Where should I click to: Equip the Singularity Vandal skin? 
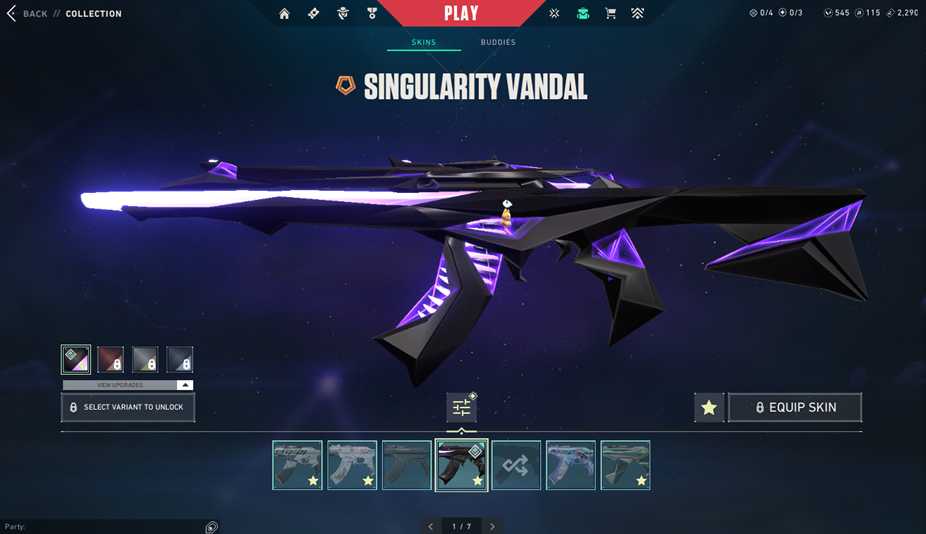pyautogui.click(x=795, y=407)
